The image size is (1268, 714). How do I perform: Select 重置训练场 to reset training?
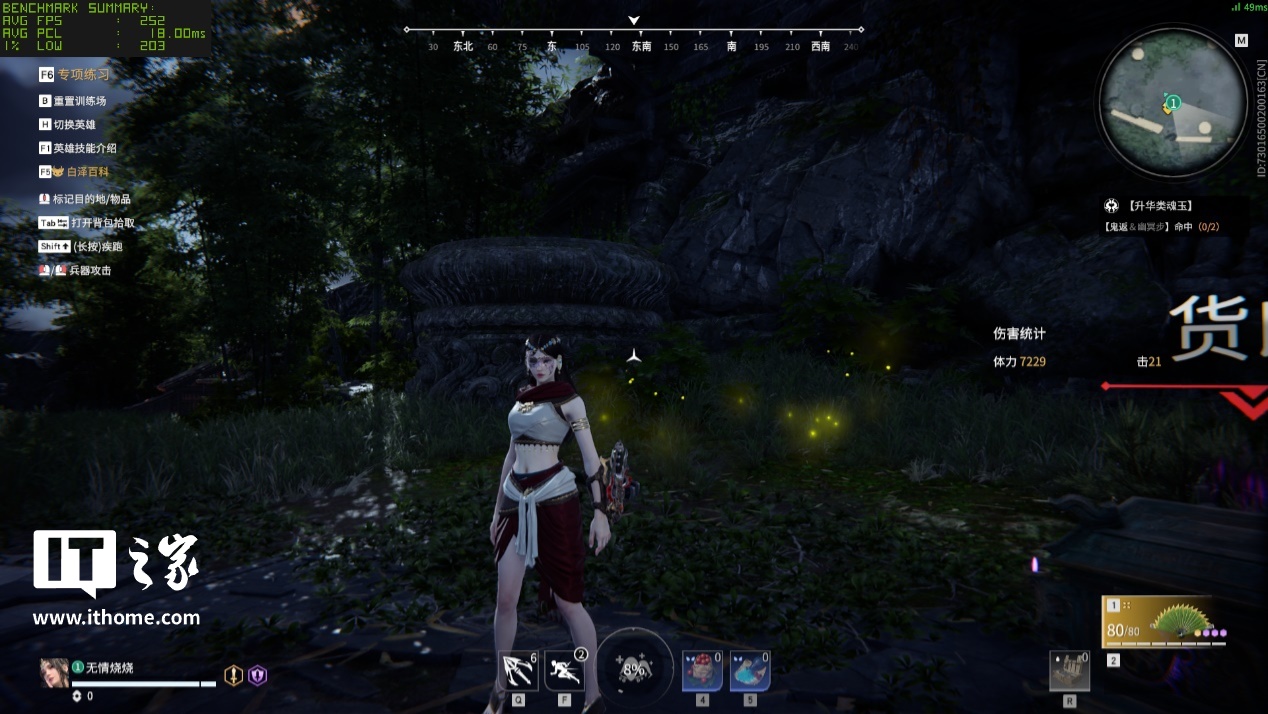tap(79, 101)
